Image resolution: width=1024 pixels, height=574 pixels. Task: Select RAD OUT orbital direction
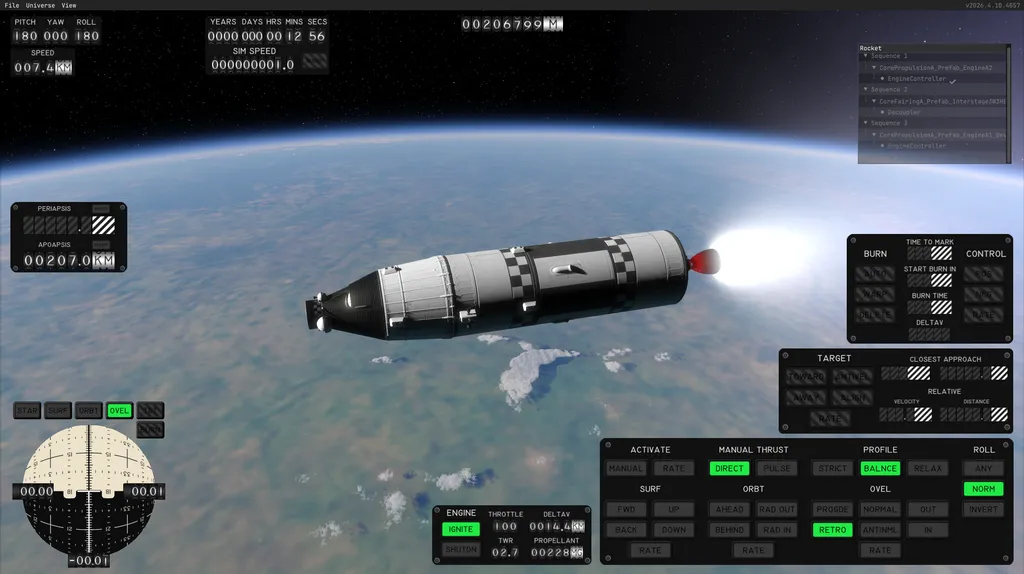[776, 509]
